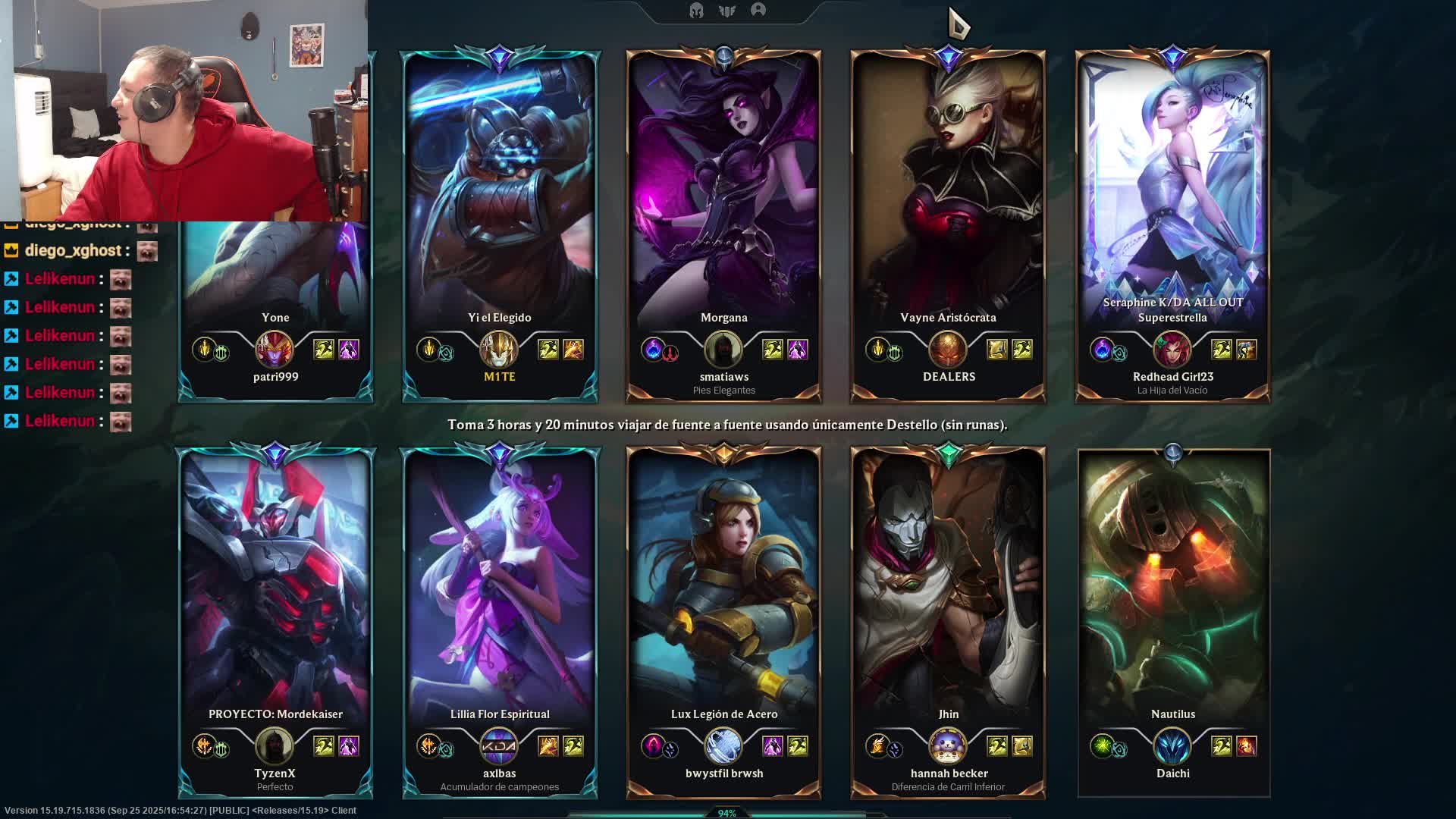Click diego_xghost's name in stream chat

(73, 251)
